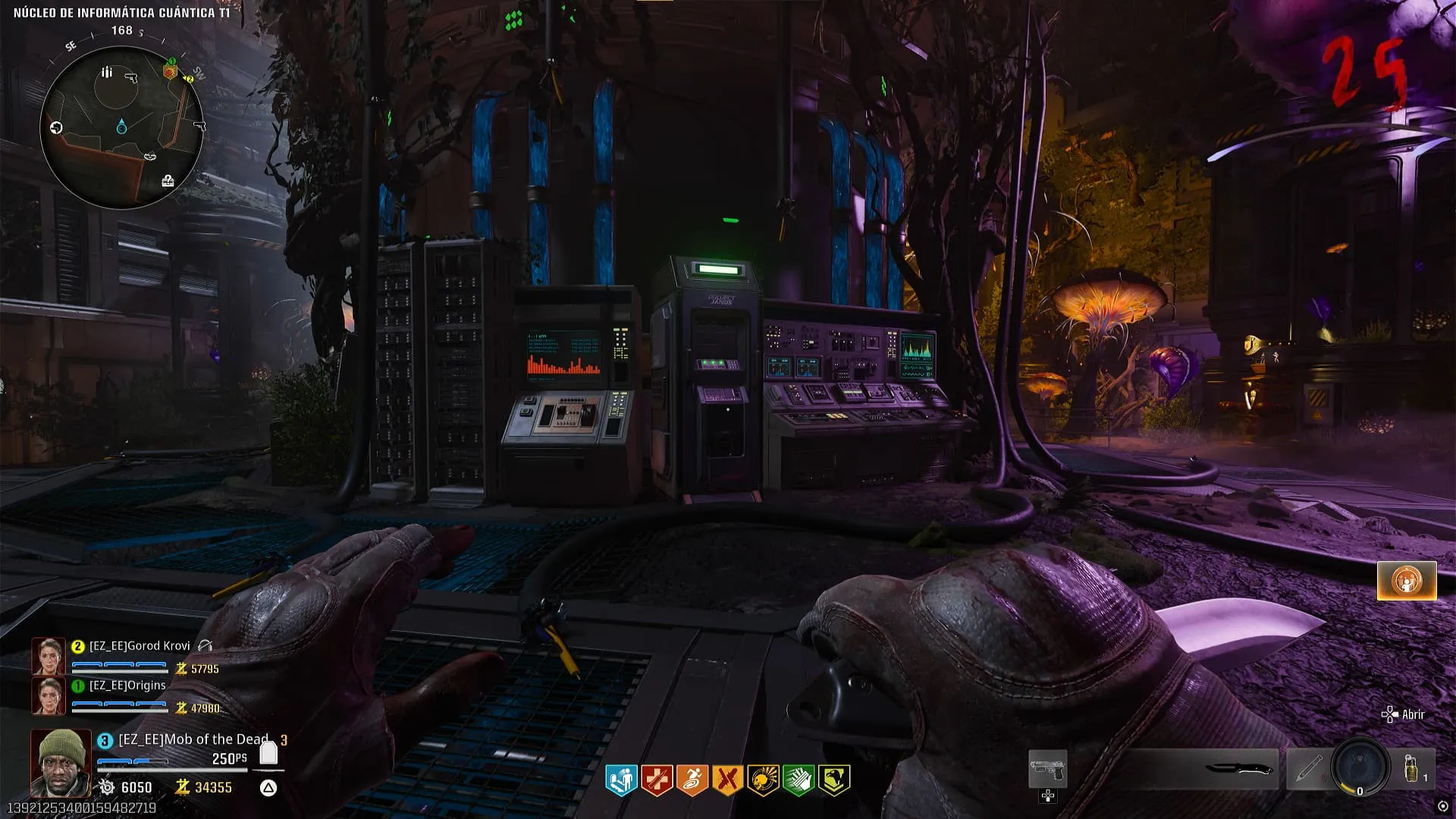The image size is (1456, 819).
Task: Select the eagle head Vulture Aid perk
Action: tap(833, 780)
